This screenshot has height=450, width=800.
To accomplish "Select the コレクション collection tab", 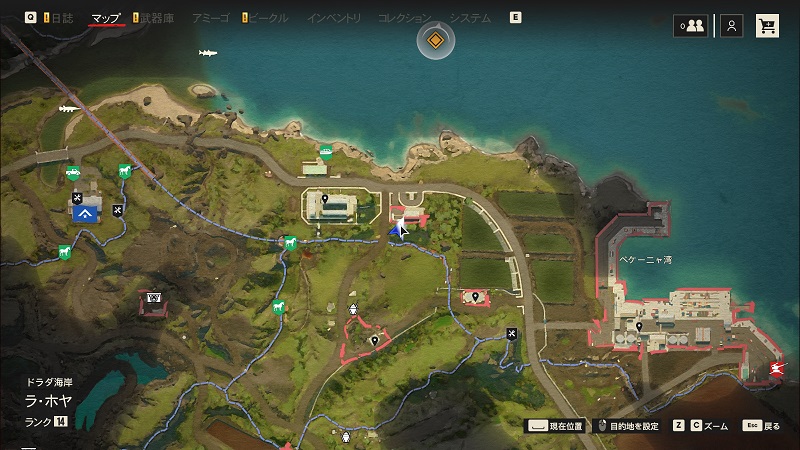I will (x=404, y=18).
